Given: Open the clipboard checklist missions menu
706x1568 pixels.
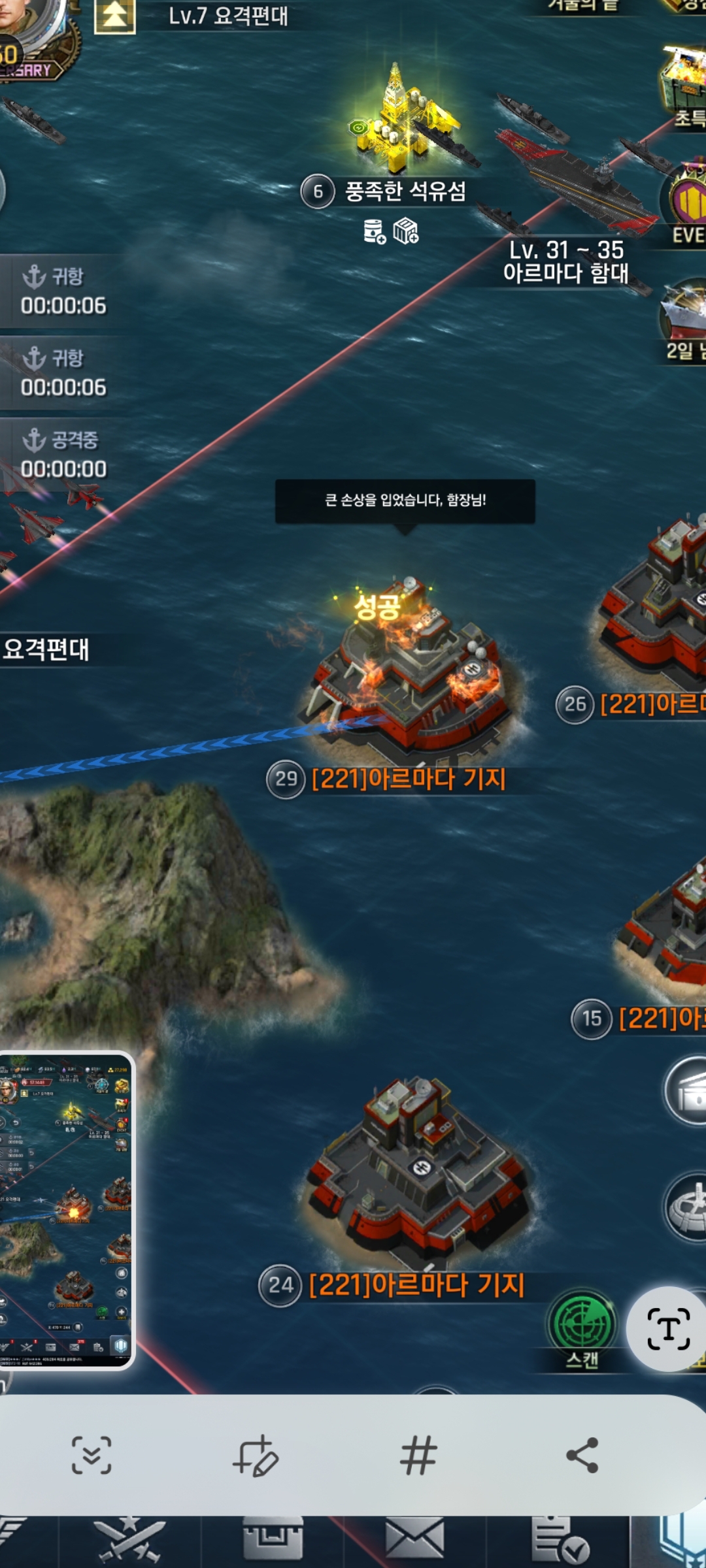Looking at the screenshot, I should point(559,1541).
